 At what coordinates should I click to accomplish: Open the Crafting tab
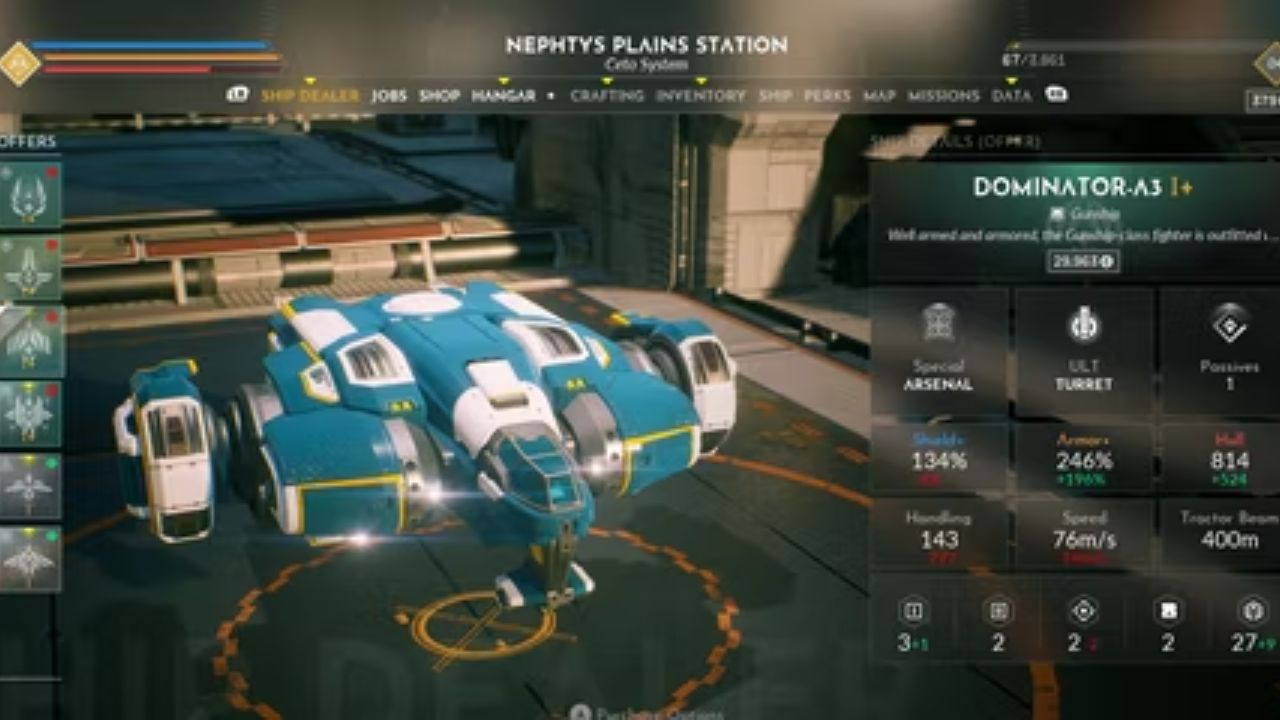[607, 96]
